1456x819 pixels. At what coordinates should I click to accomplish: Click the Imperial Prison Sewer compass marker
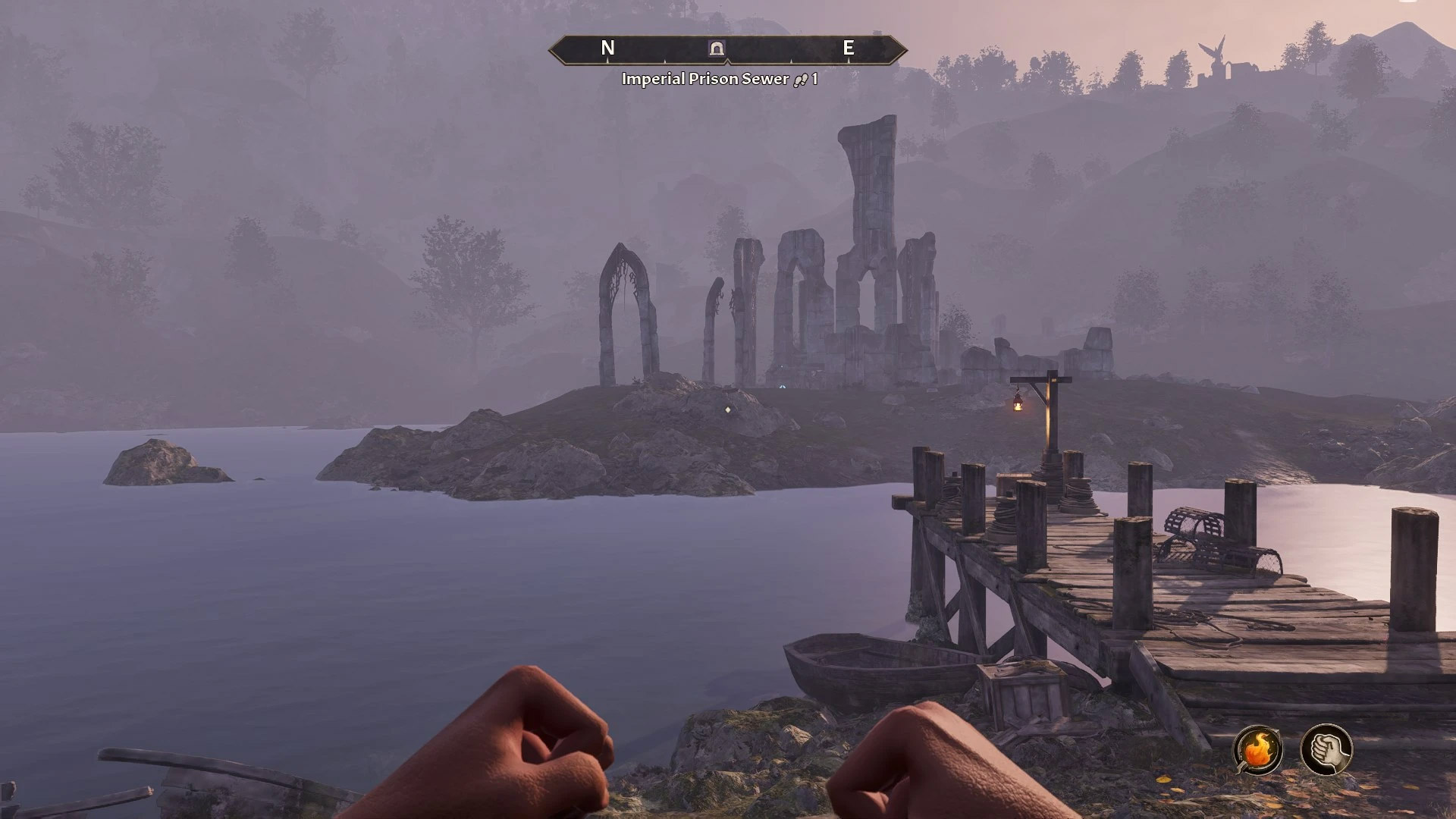(717, 49)
